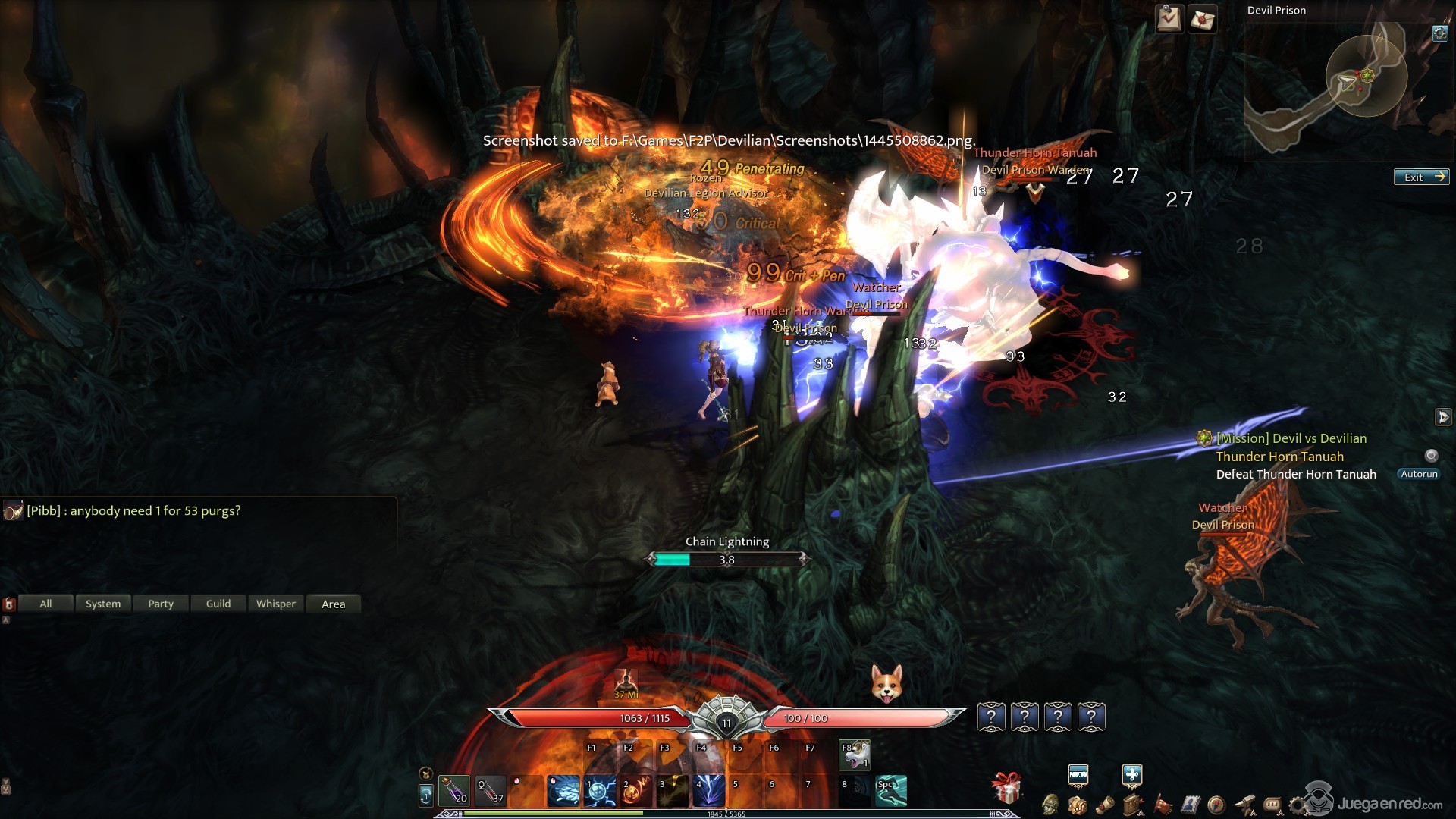Image resolution: width=1456 pixels, height=819 pixels.
Task: Summon the white wolf mount in F8
Action: coord(855,755)
